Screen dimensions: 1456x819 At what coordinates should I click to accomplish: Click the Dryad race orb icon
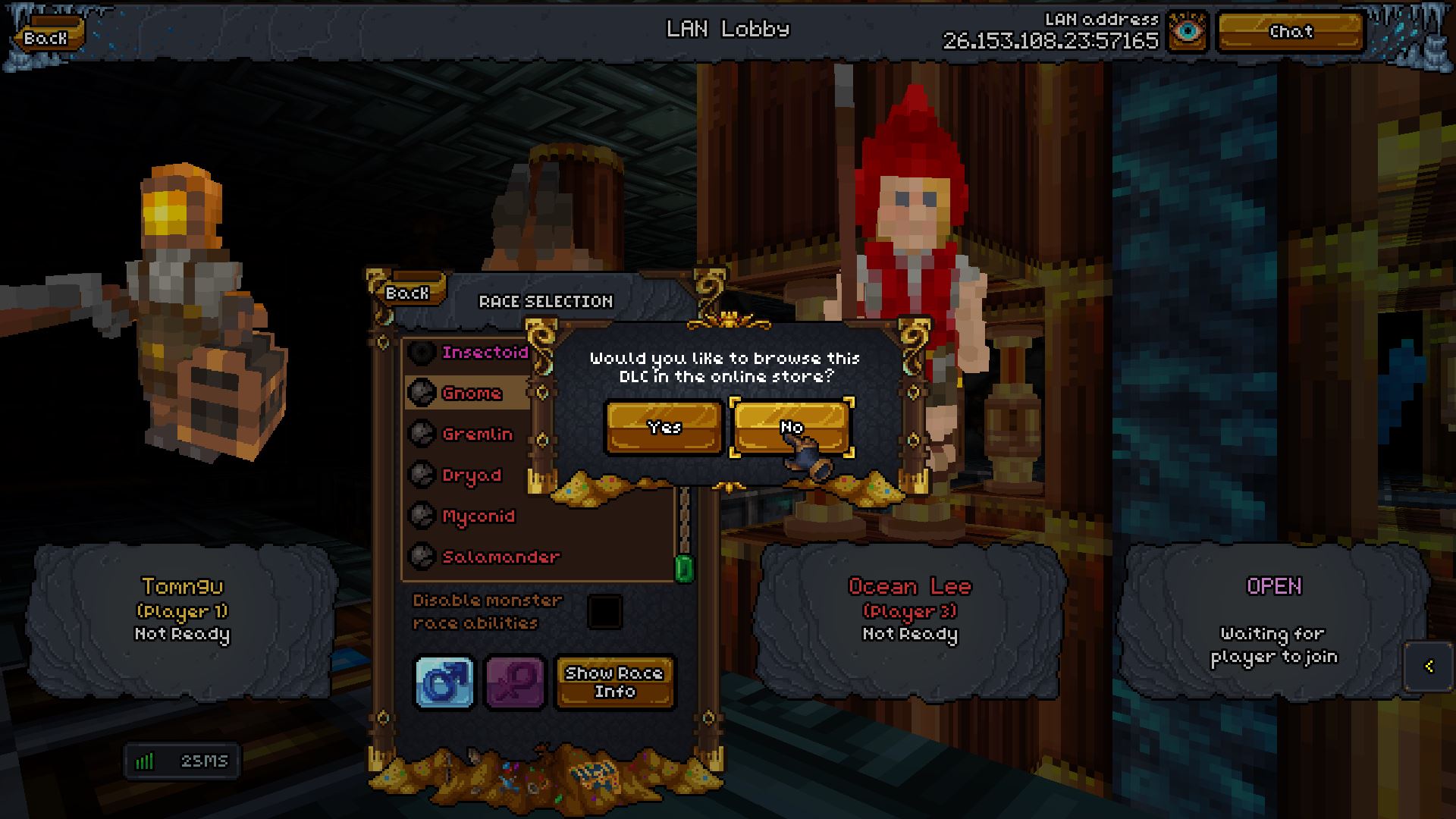point(422,475)
